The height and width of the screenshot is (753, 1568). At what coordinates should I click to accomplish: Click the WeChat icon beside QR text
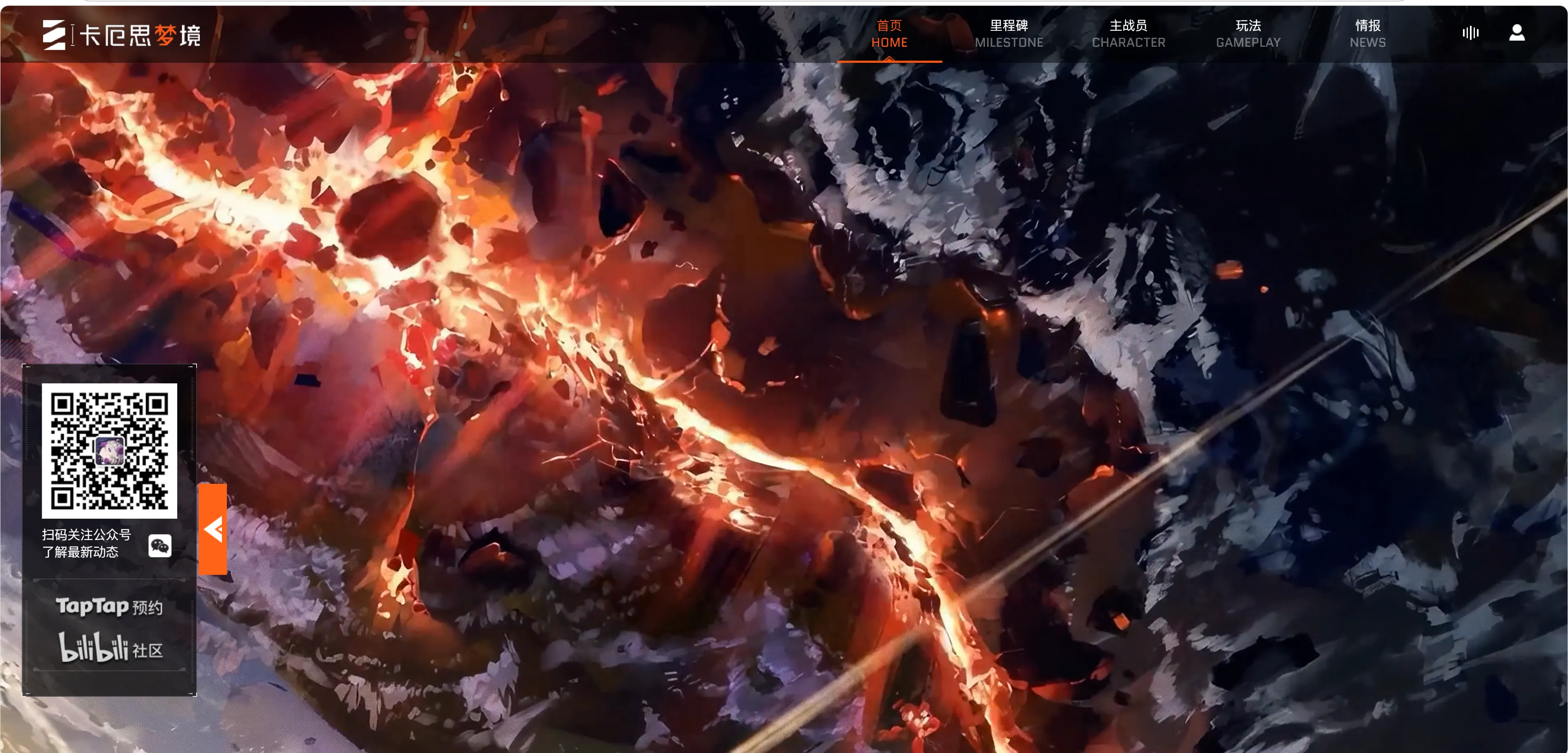tap(160, 545)
